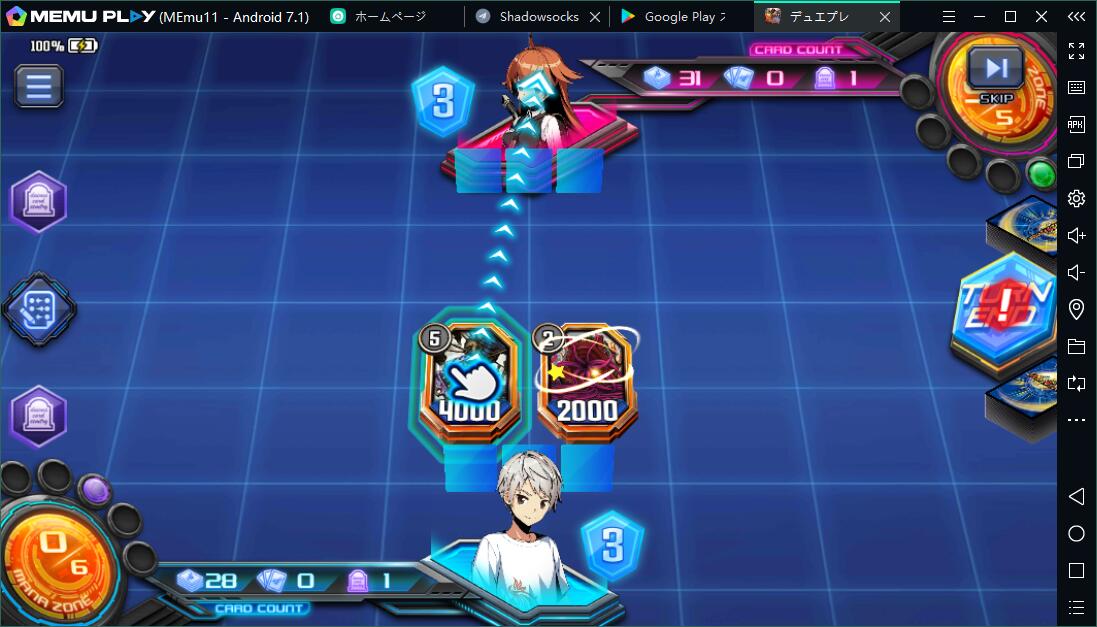
Task: Select the 4000 power creature card
Action: 469,381
